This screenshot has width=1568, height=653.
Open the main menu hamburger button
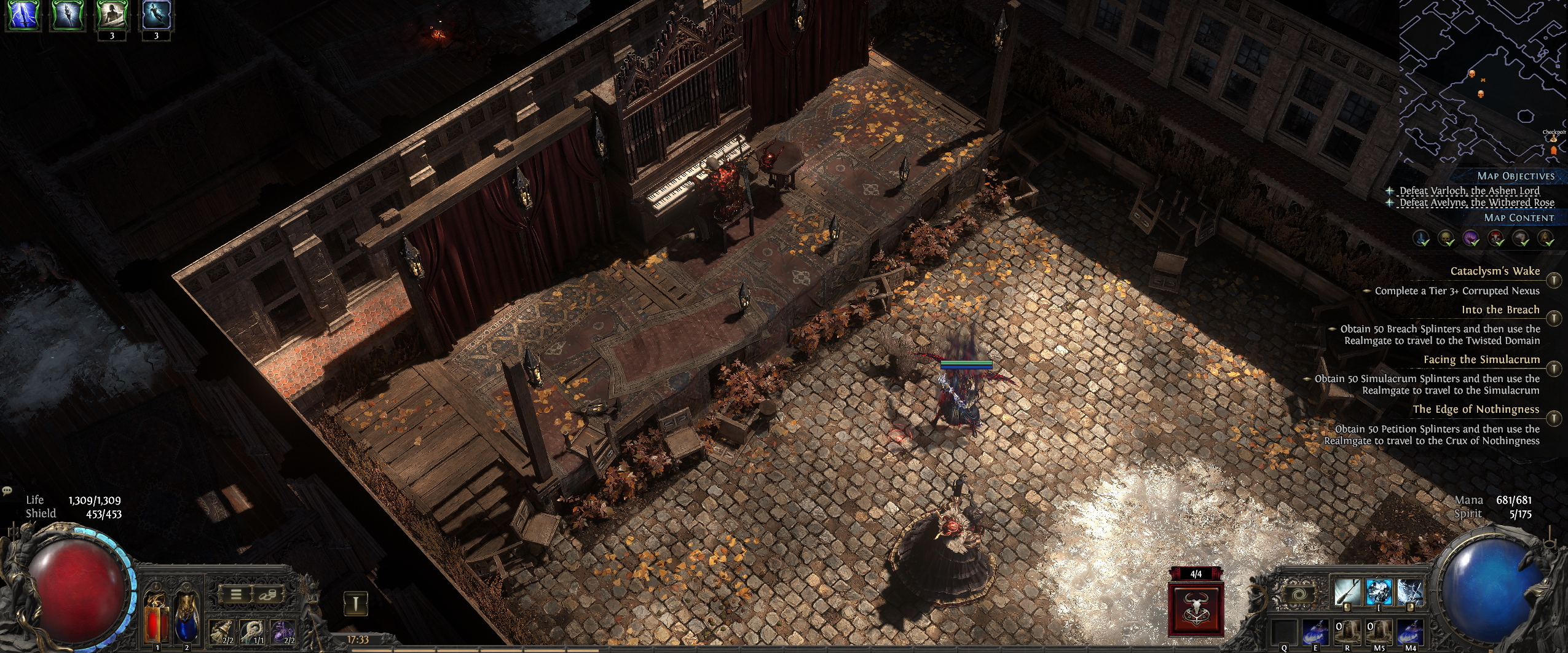click(235, 594)
